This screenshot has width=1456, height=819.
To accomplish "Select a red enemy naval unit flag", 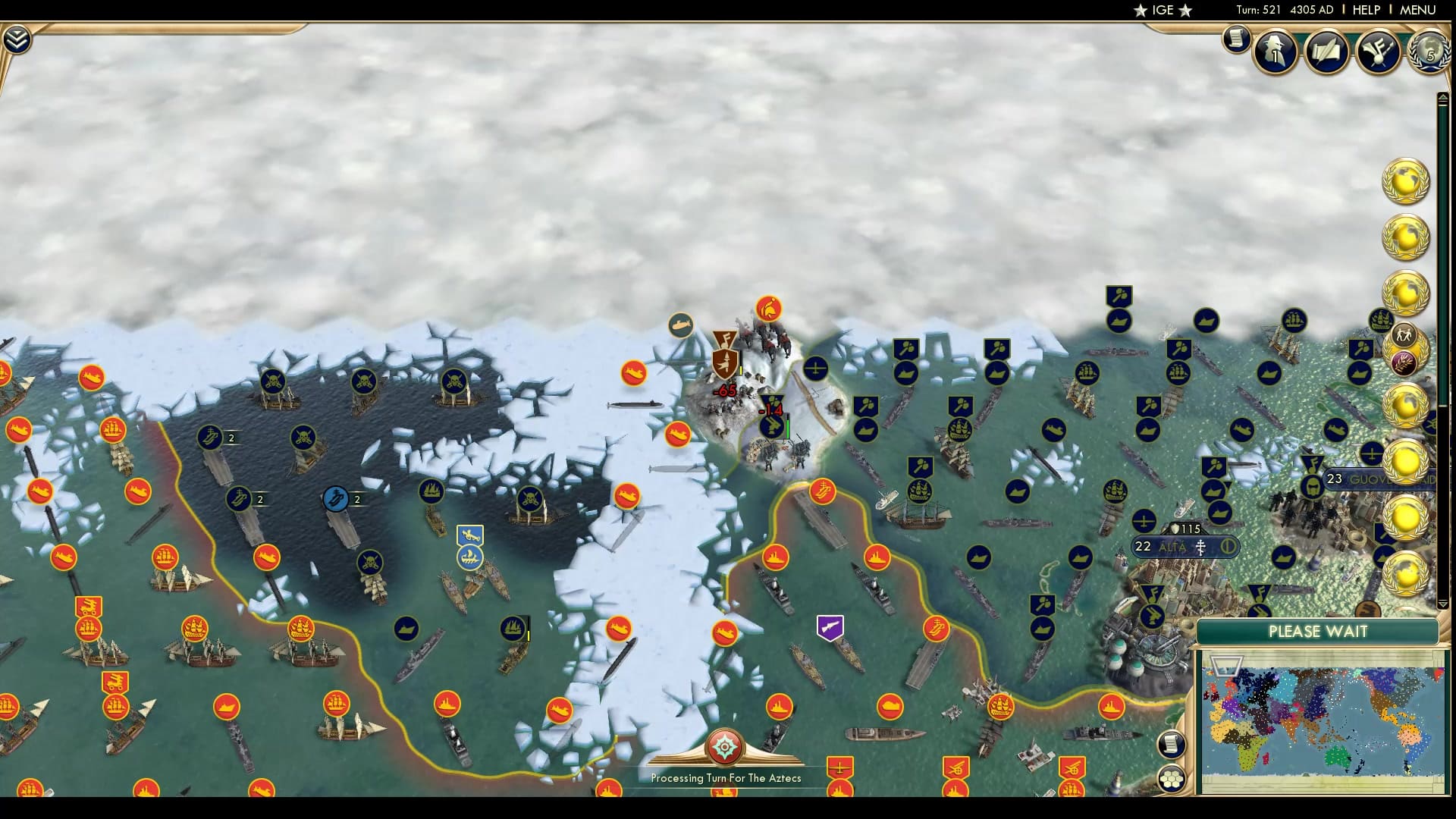I will coord(634,372).
